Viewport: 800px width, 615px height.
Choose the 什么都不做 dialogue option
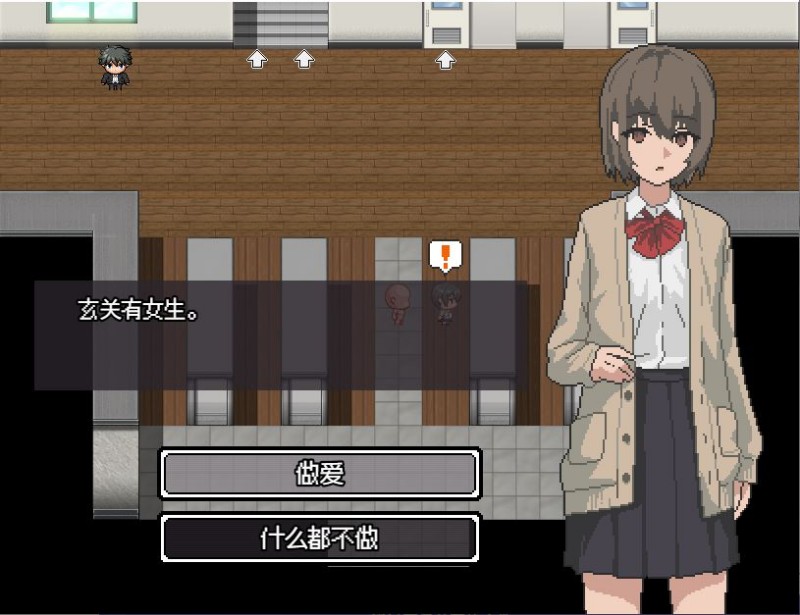click(320, 539)
